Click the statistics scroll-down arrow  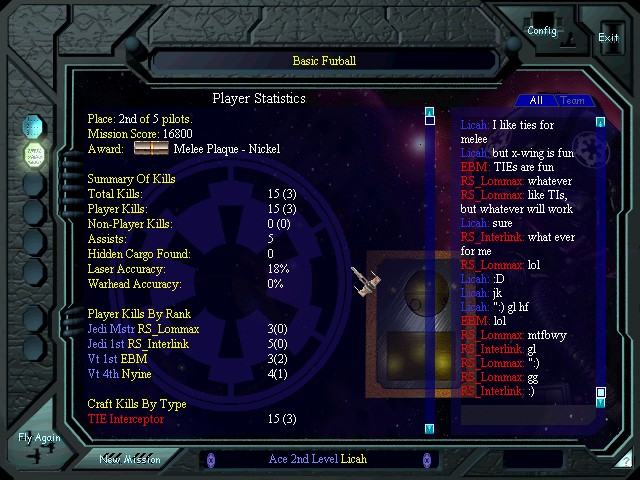pos(429,429)
